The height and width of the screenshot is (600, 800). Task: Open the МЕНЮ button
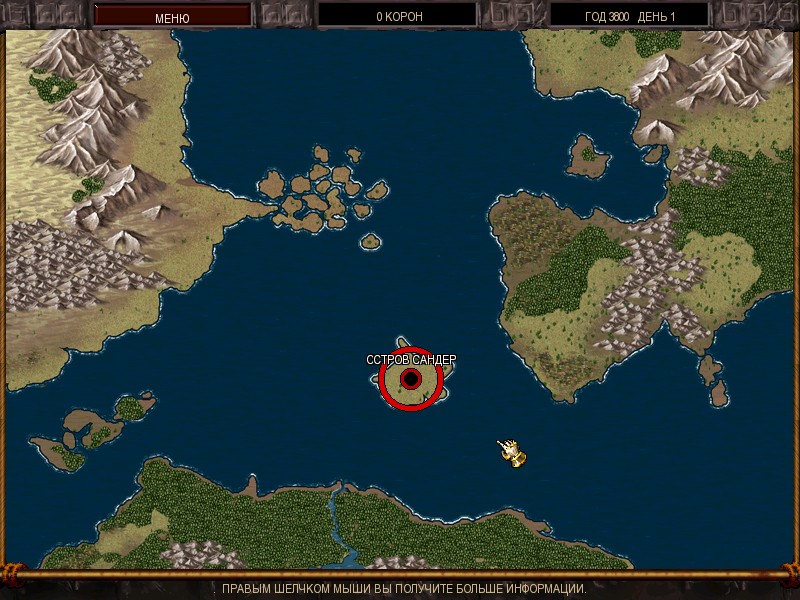(172, 17)
